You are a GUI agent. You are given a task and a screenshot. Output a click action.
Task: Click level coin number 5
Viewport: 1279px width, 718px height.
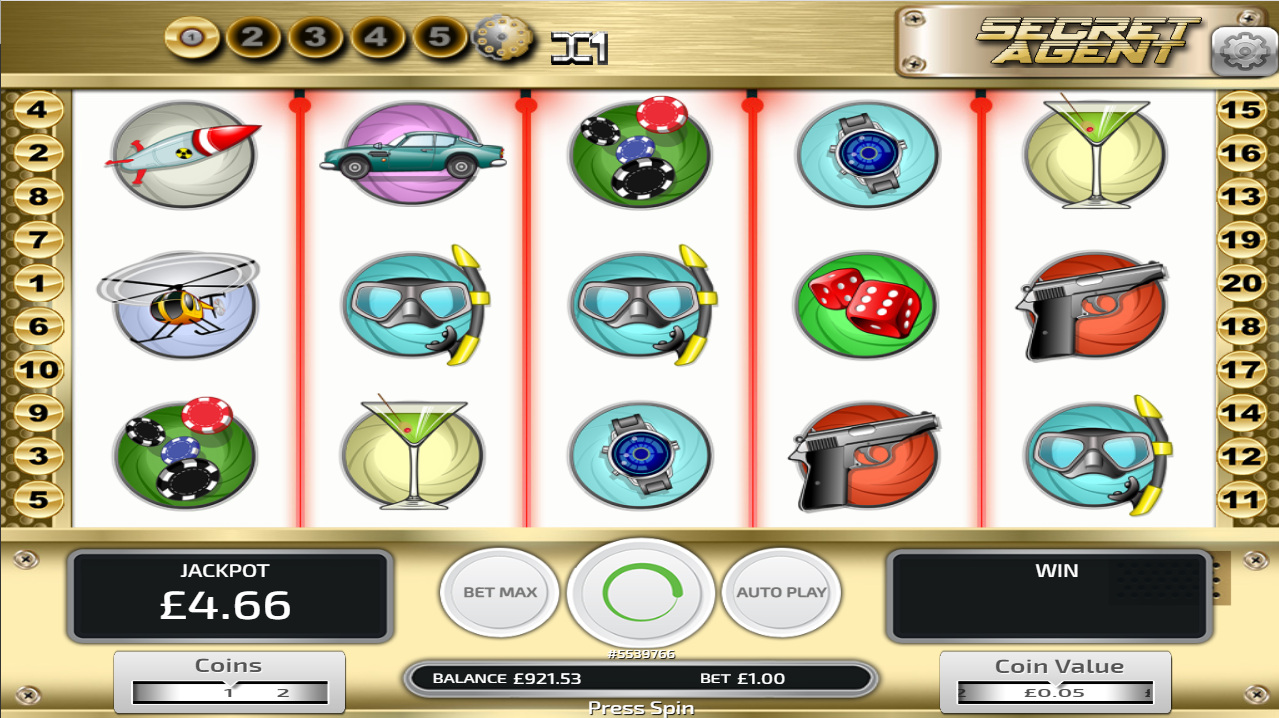tap(440, 38)
